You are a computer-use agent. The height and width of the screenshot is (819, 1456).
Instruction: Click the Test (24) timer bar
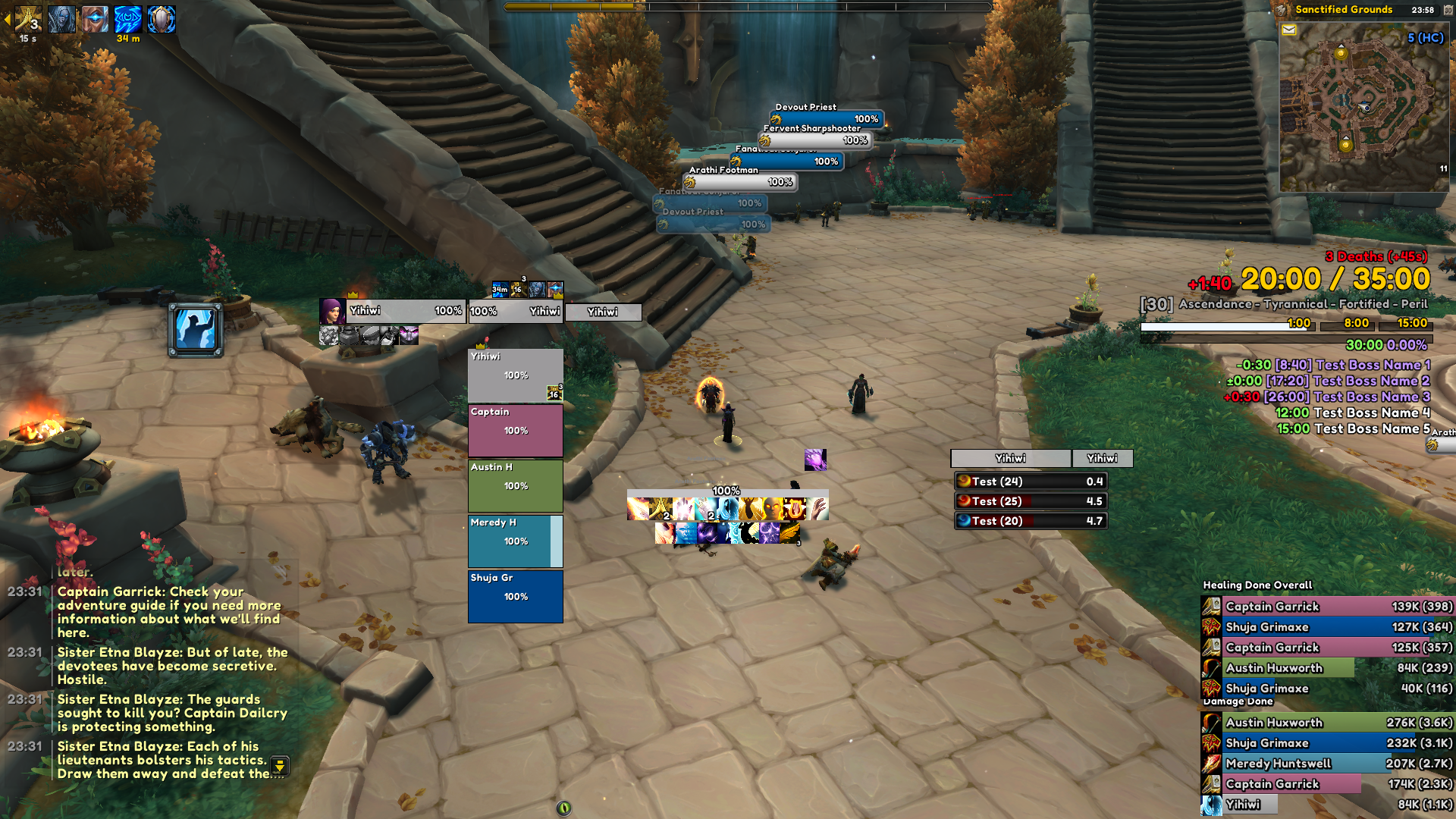1031,482
